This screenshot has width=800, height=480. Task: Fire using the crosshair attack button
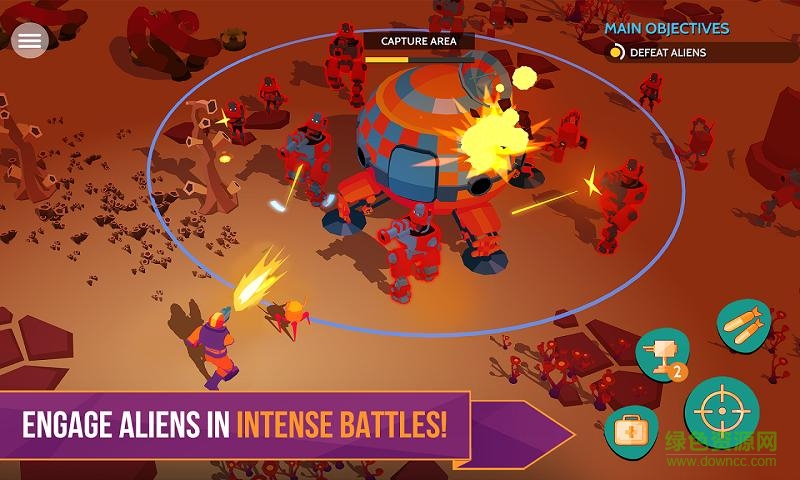tap(722, 412)
